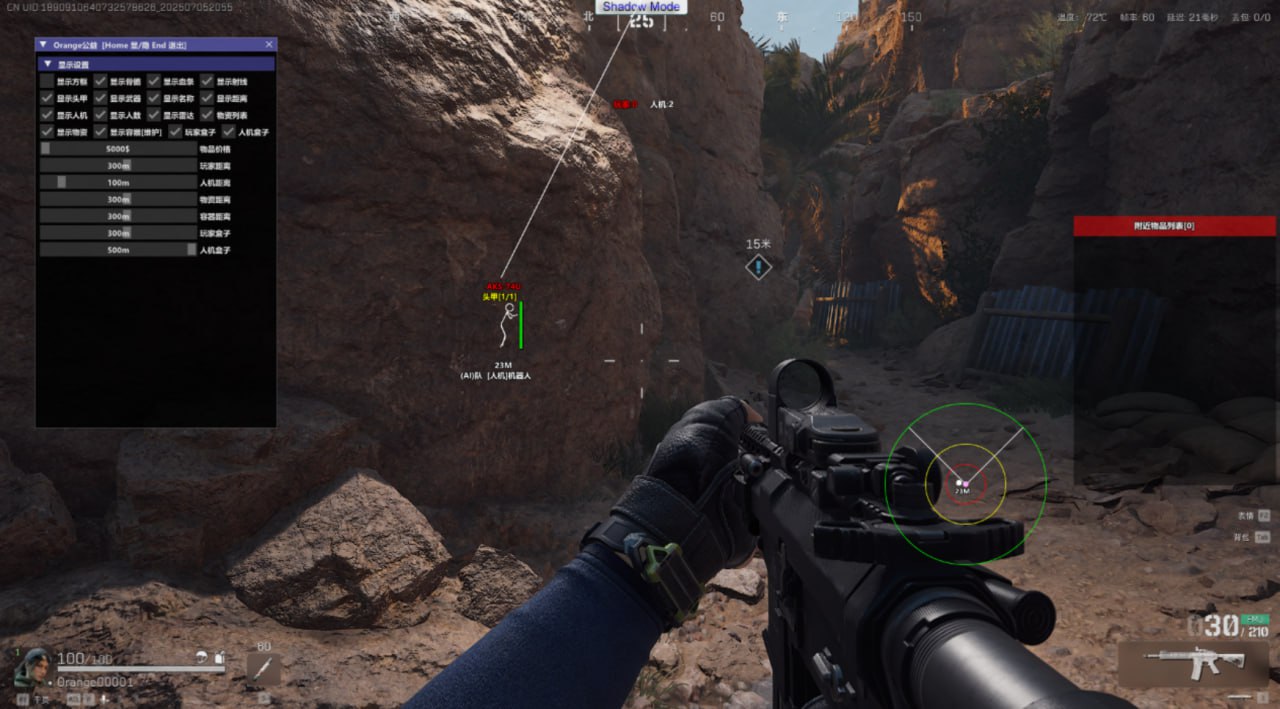Turn off the 显示头甲 checkbox

47,98
